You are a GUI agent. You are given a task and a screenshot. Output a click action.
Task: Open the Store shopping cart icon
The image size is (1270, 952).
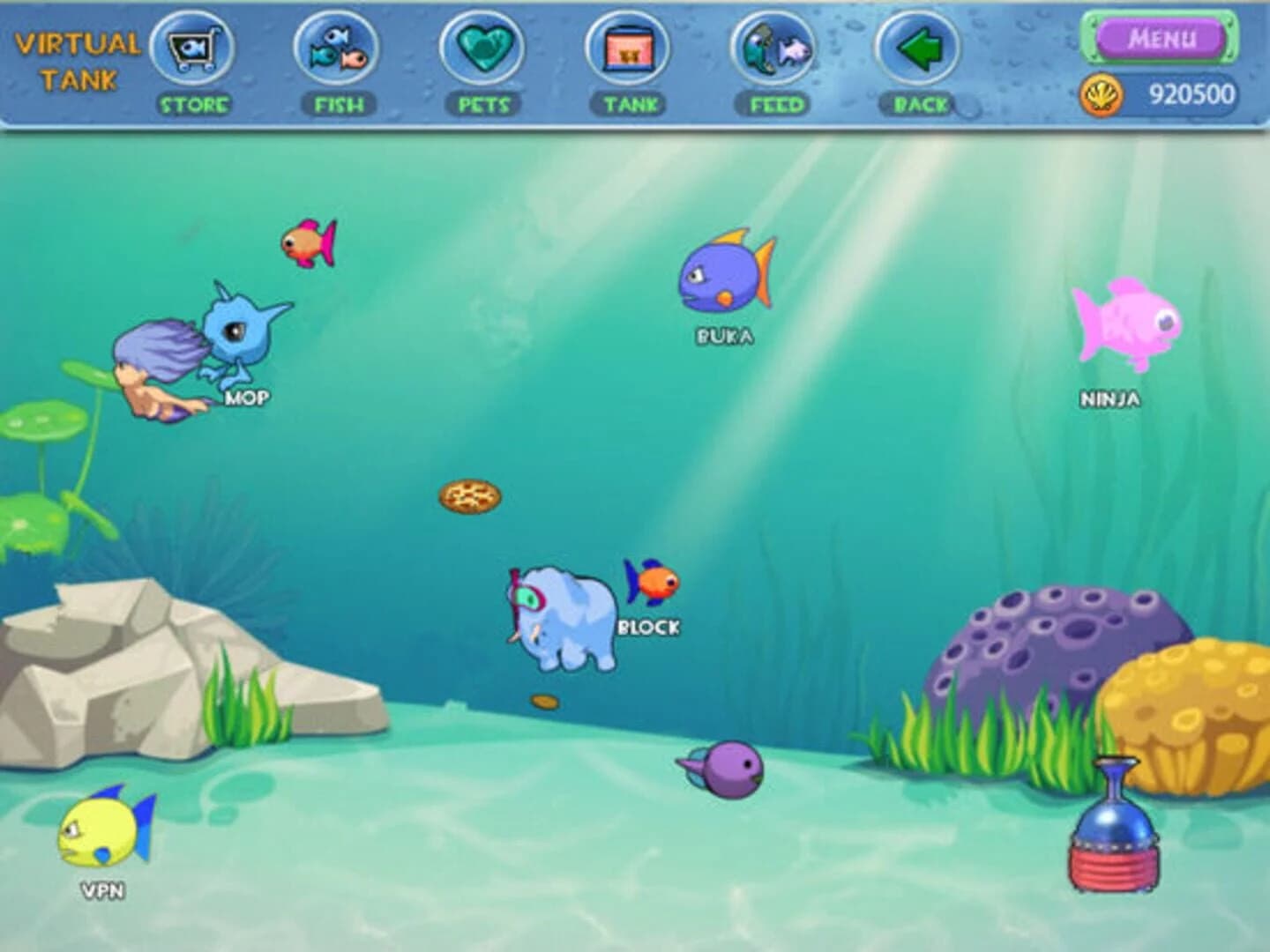click(192, 48)
